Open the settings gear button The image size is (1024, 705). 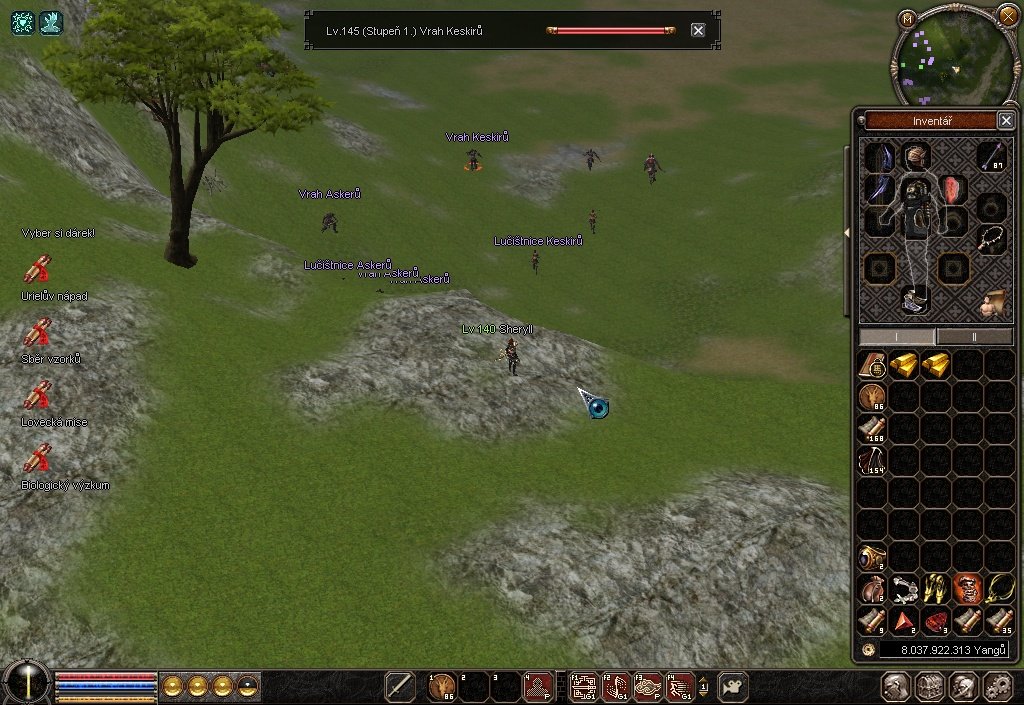[998, 686]
